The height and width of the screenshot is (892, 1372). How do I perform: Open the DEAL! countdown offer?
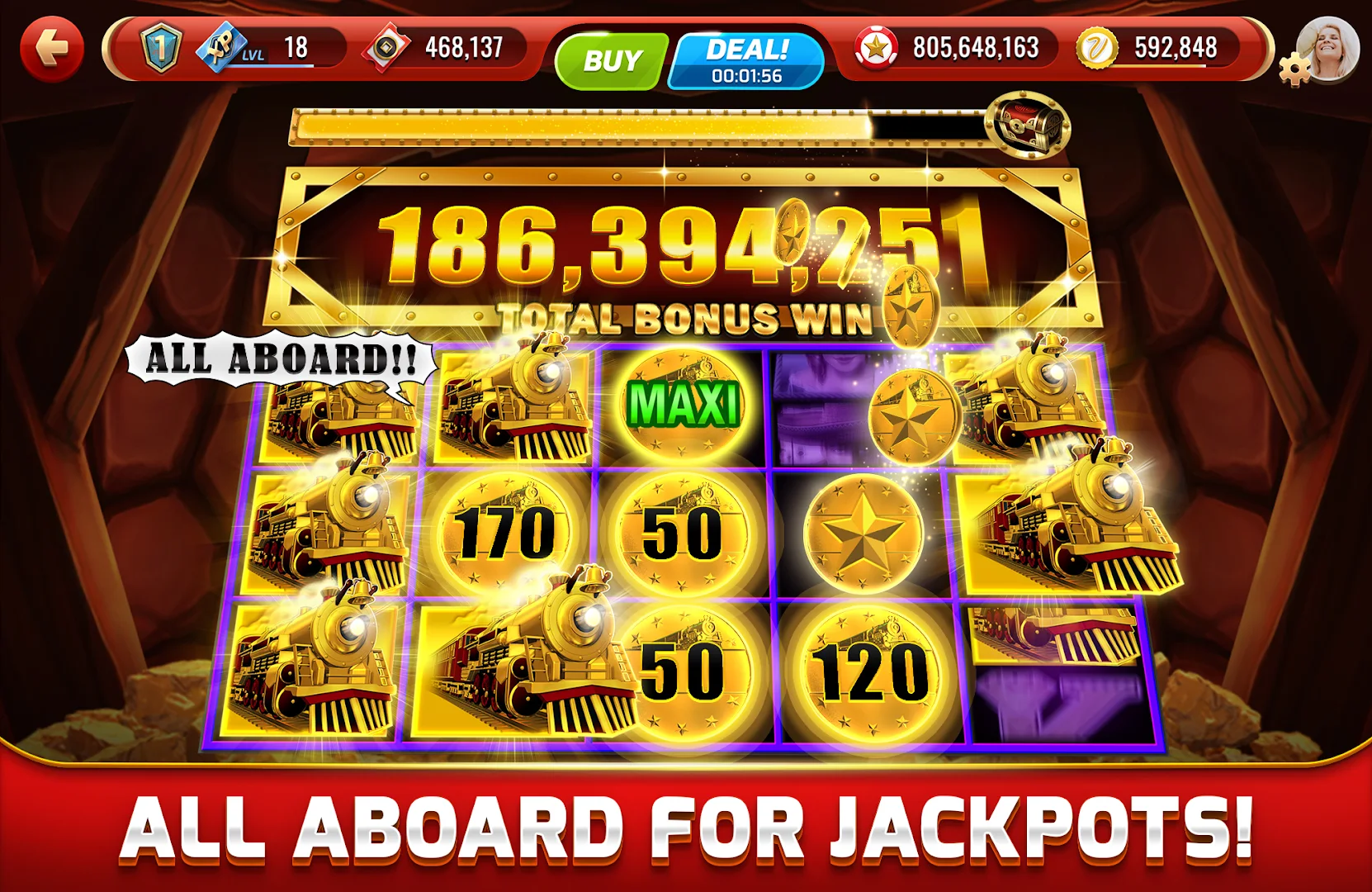[741, 58]
